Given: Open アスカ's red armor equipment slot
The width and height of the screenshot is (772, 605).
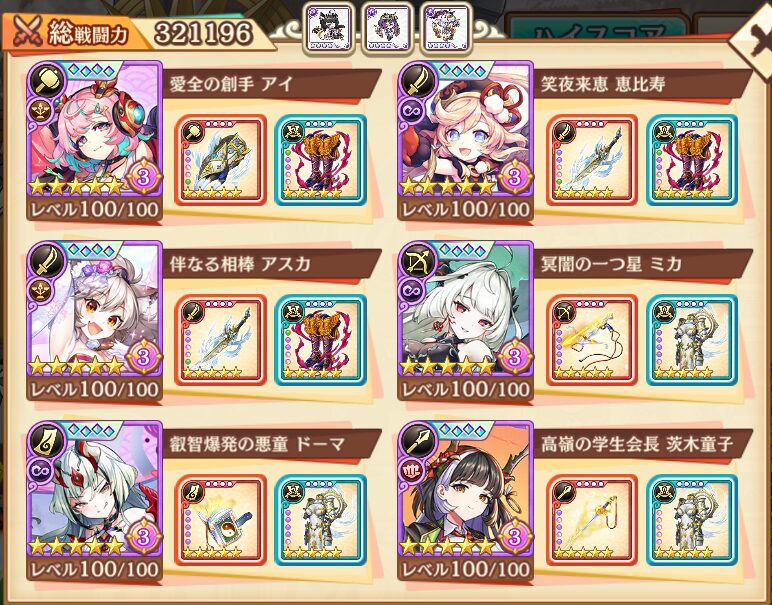Looking at the screenshot, I should click(319, 340).
